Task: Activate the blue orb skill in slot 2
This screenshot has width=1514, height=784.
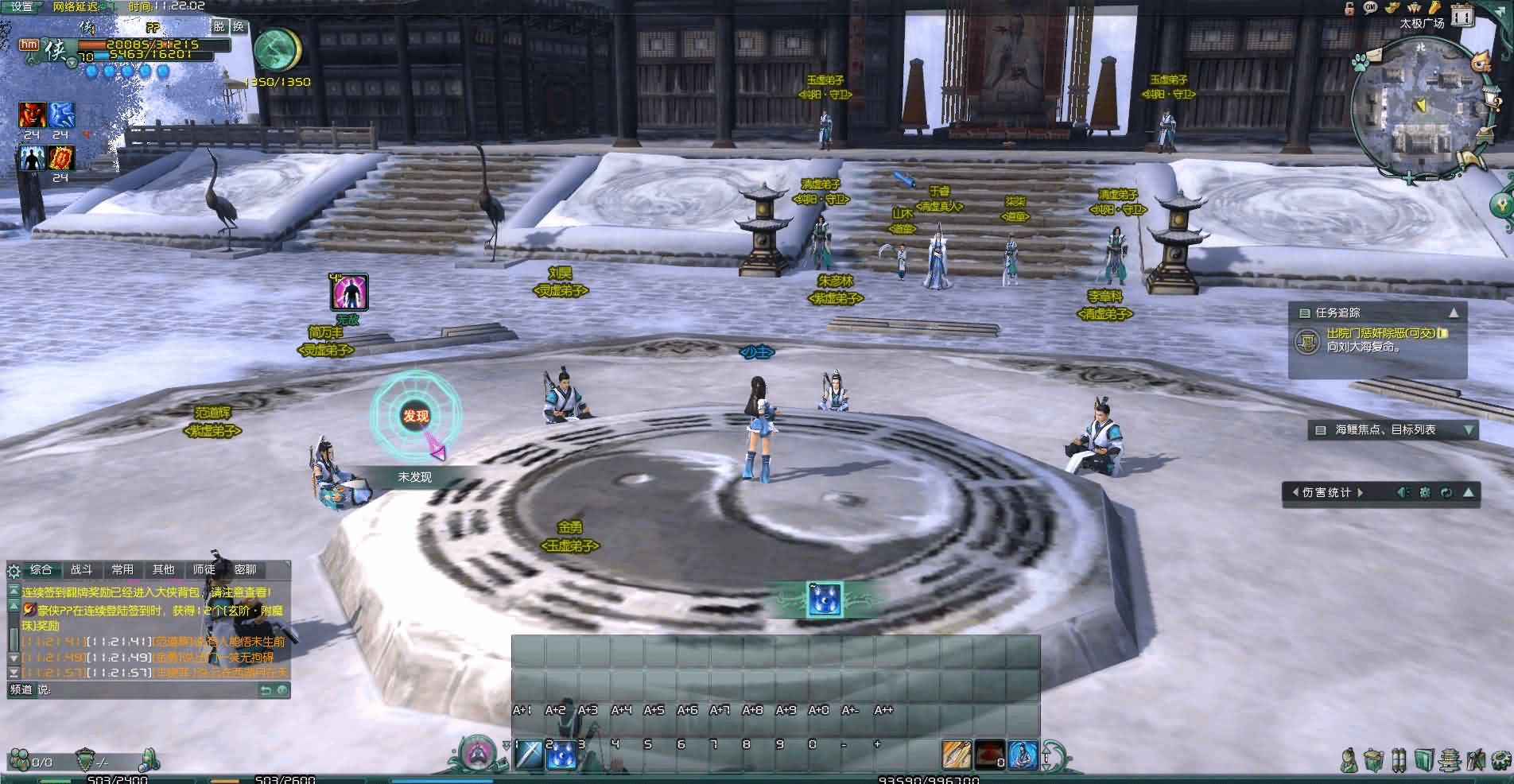Action: (x=561, y=754)
